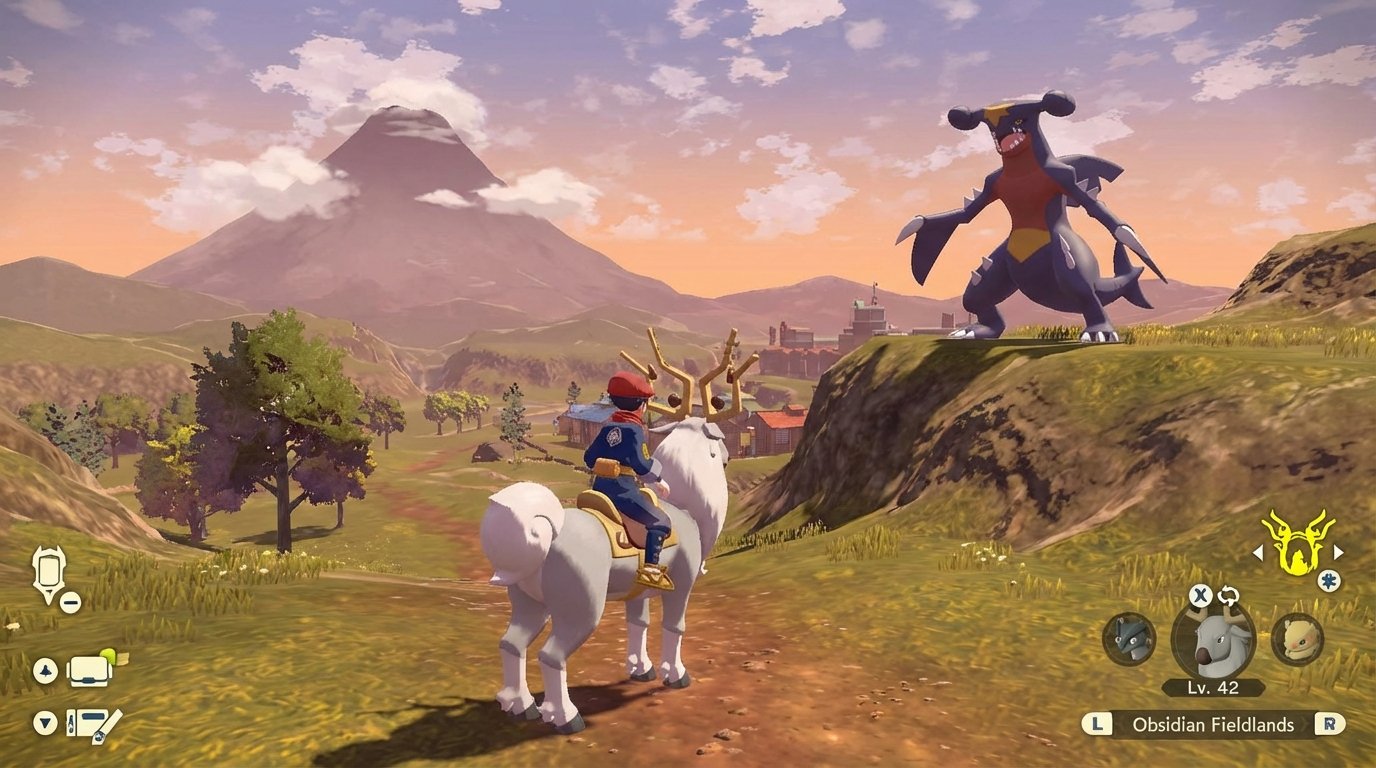Open the Arc Phone map icon
1376x768 pixels.
[49, 567]
